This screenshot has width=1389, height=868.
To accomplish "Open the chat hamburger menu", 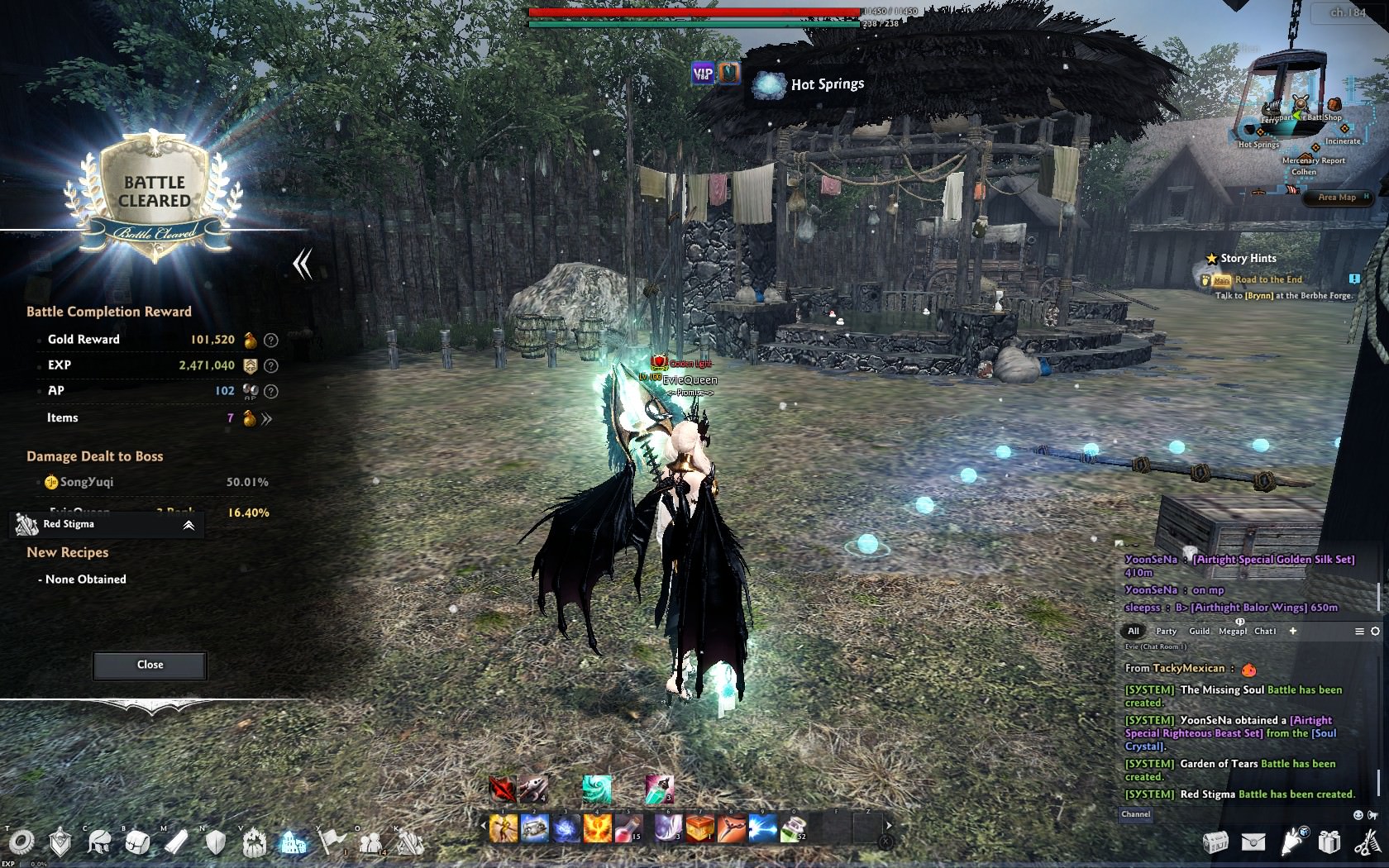I will point(1360,631).
